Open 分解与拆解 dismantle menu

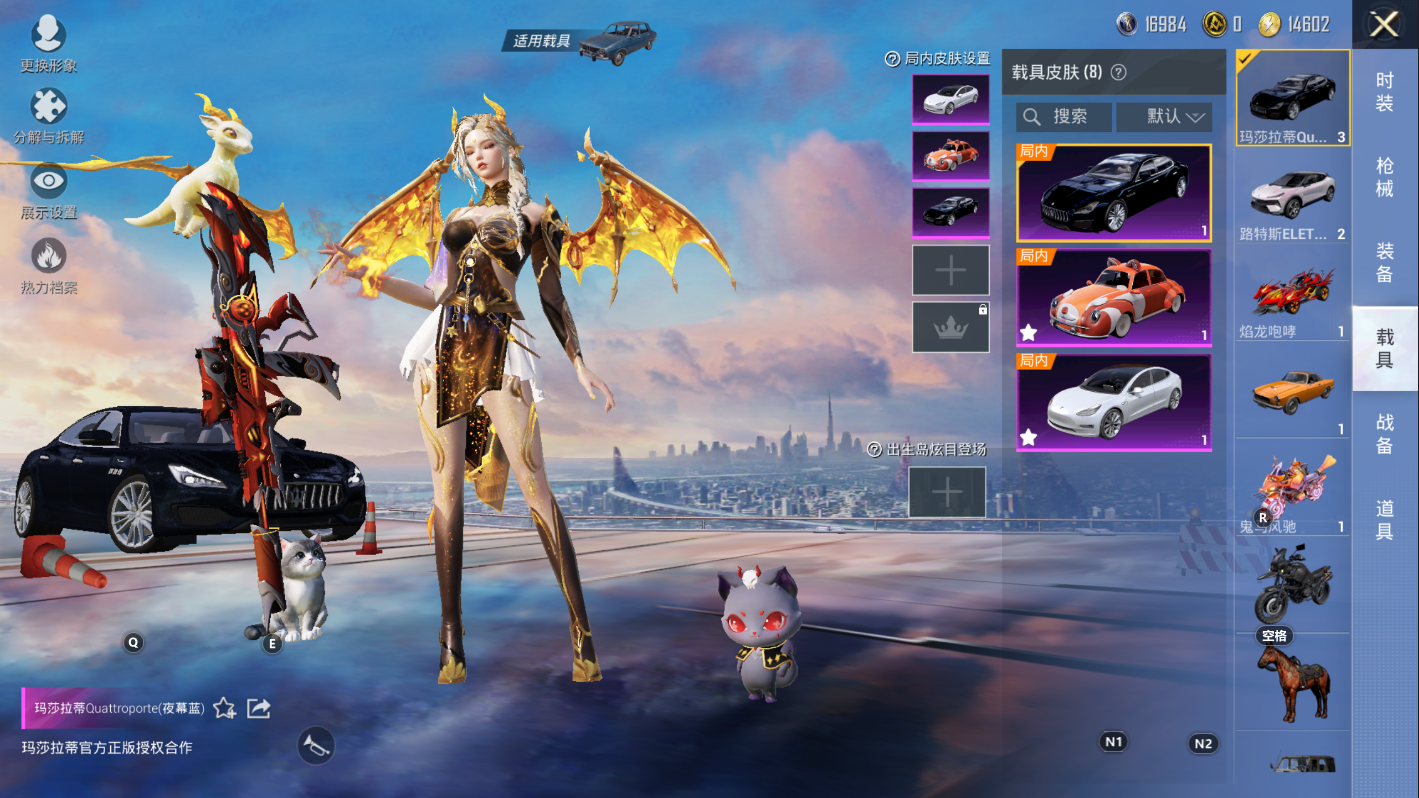tap(48, 115)
